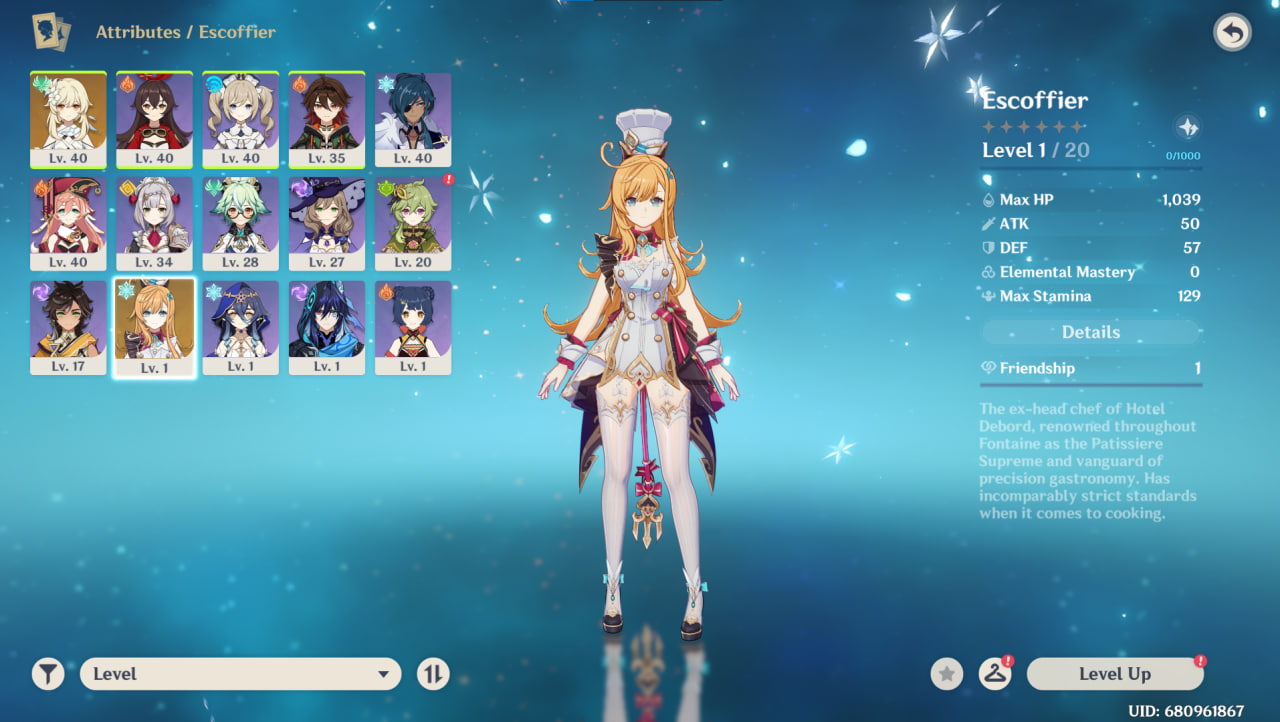This screenshot has height=722, width=1280.
Task: Click the star favorite button
Action: click(x=947, y=674)
